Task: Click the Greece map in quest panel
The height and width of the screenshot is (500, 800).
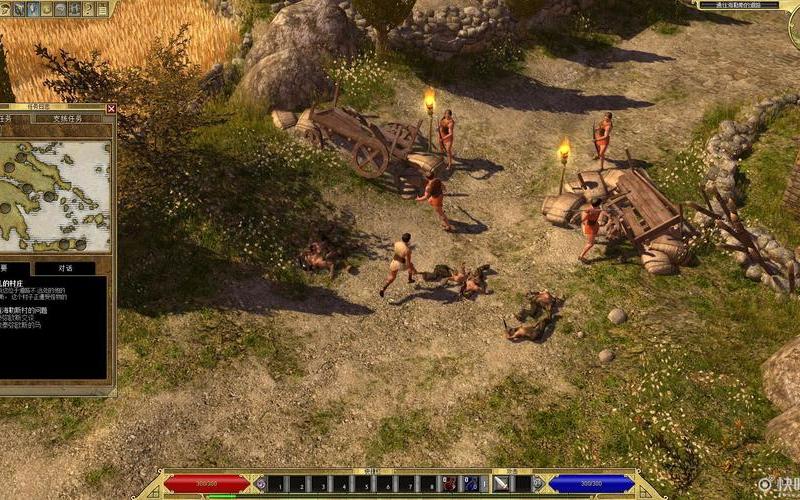Action: pyautogui.click(x=55, y=195)
